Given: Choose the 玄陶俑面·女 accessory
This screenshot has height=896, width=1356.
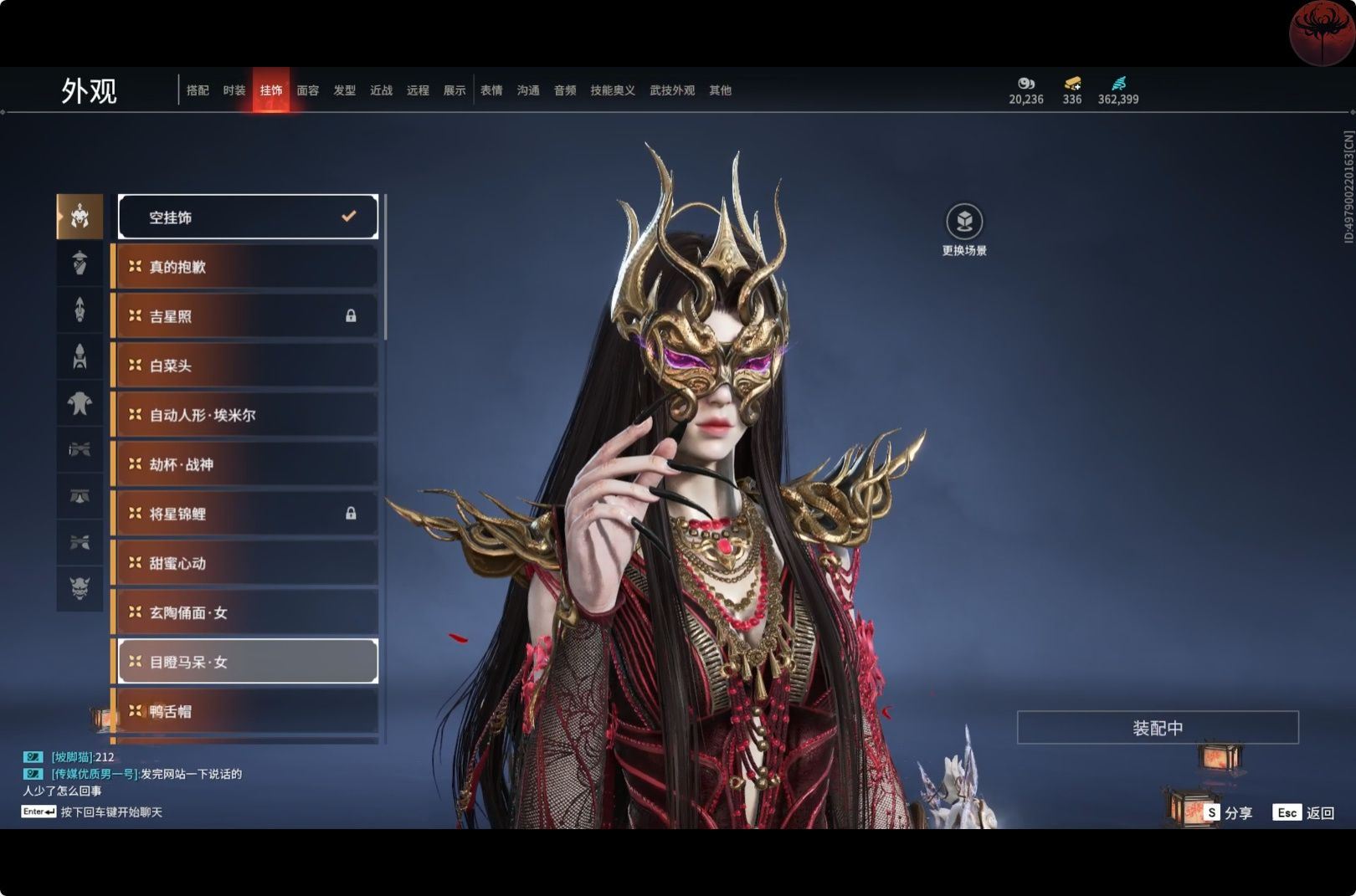Looking at the screenshot, I should (x=248, y=612).
